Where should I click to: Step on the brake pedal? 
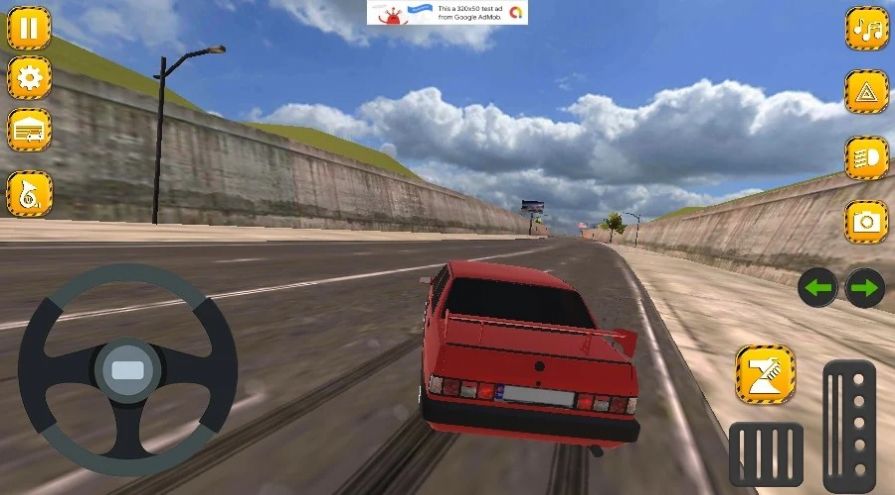point(766,454)
